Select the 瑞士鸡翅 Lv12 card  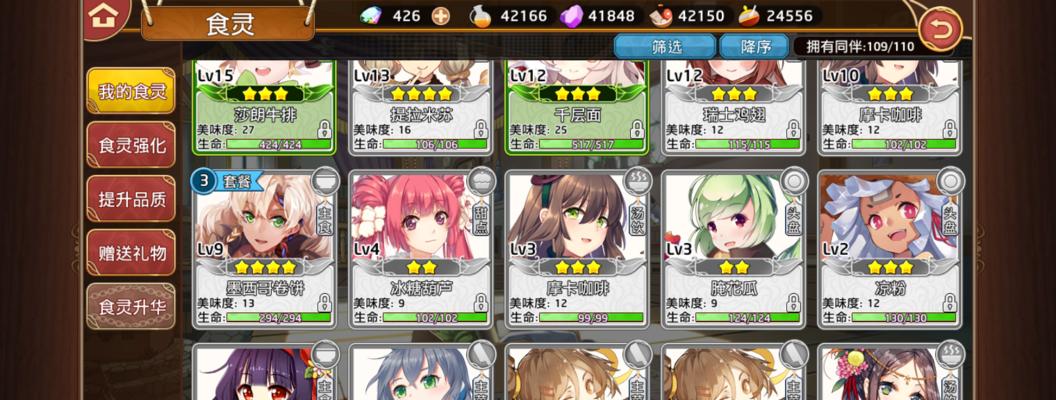(x=732, y=105)
